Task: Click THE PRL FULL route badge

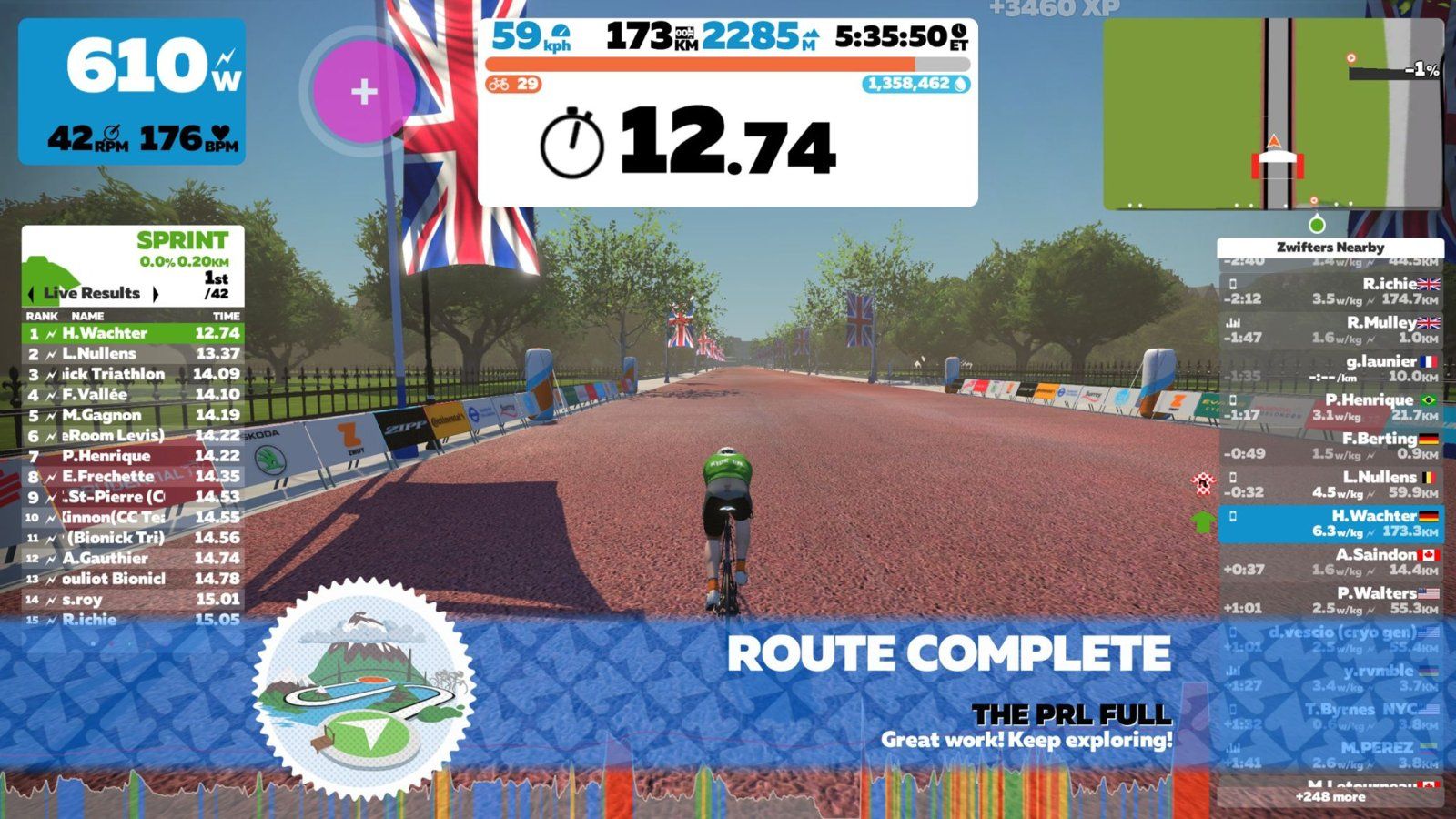Action: [x=362, y=689]
